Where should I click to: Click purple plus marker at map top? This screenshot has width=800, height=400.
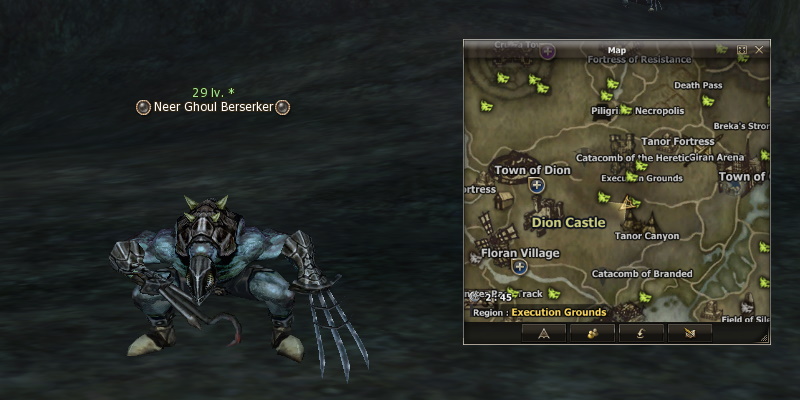(548, 52)
